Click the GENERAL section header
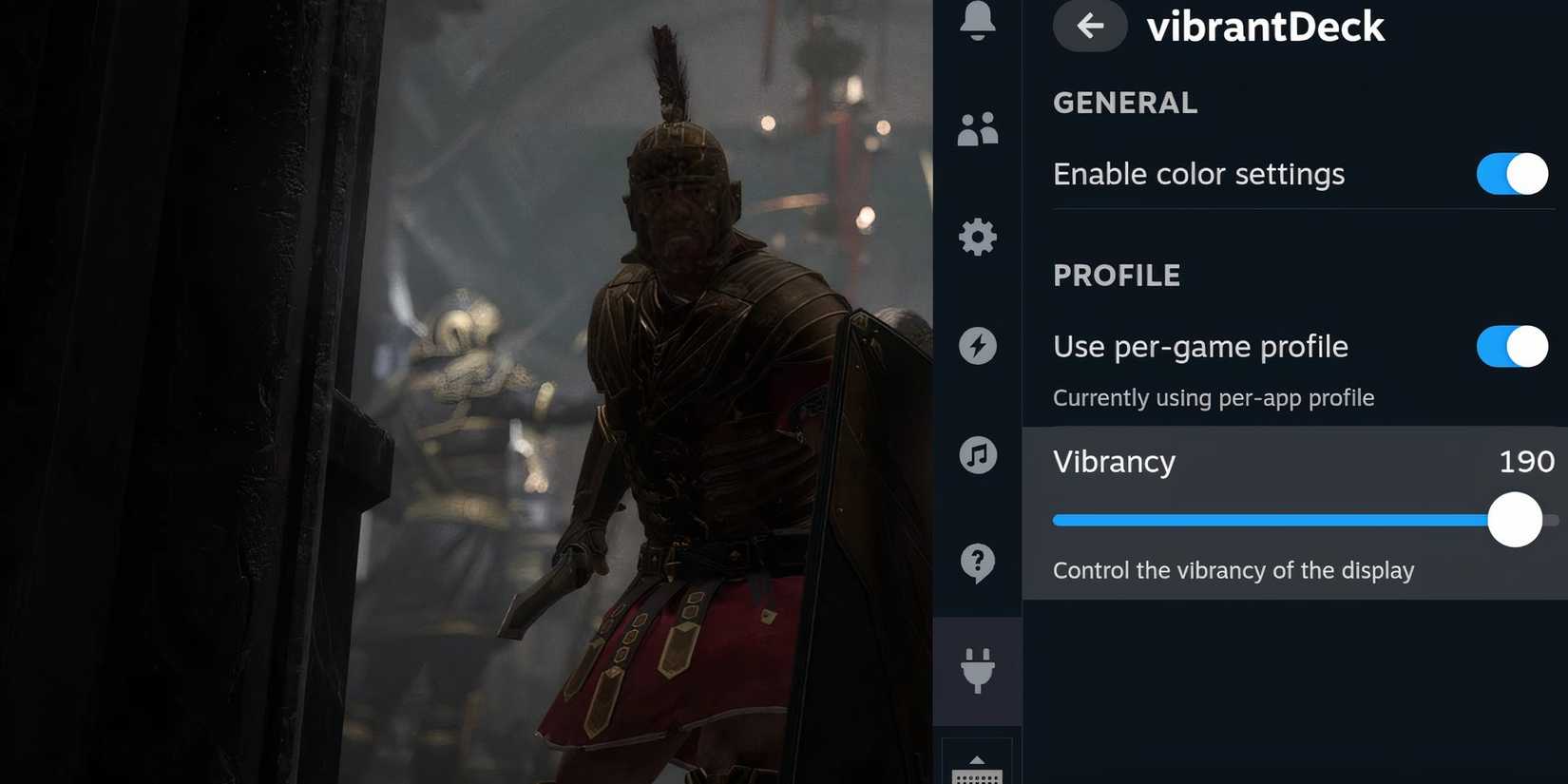This screenshot has height=784, width=1568. click(x=1125, y=103)
